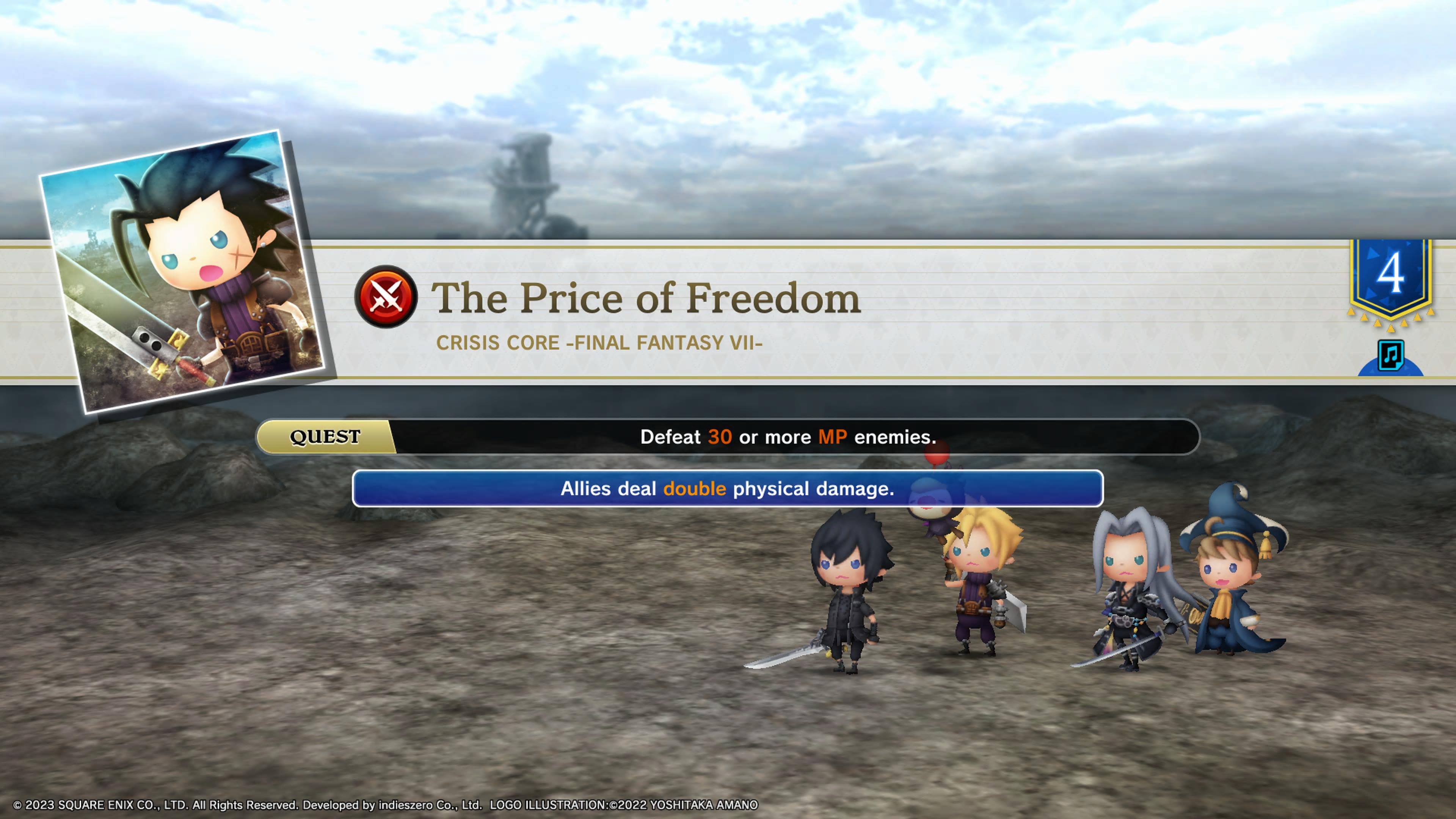Click the double physical damage bonus banner
This screenshot has width=1456, height=819.
pos(728,488)
